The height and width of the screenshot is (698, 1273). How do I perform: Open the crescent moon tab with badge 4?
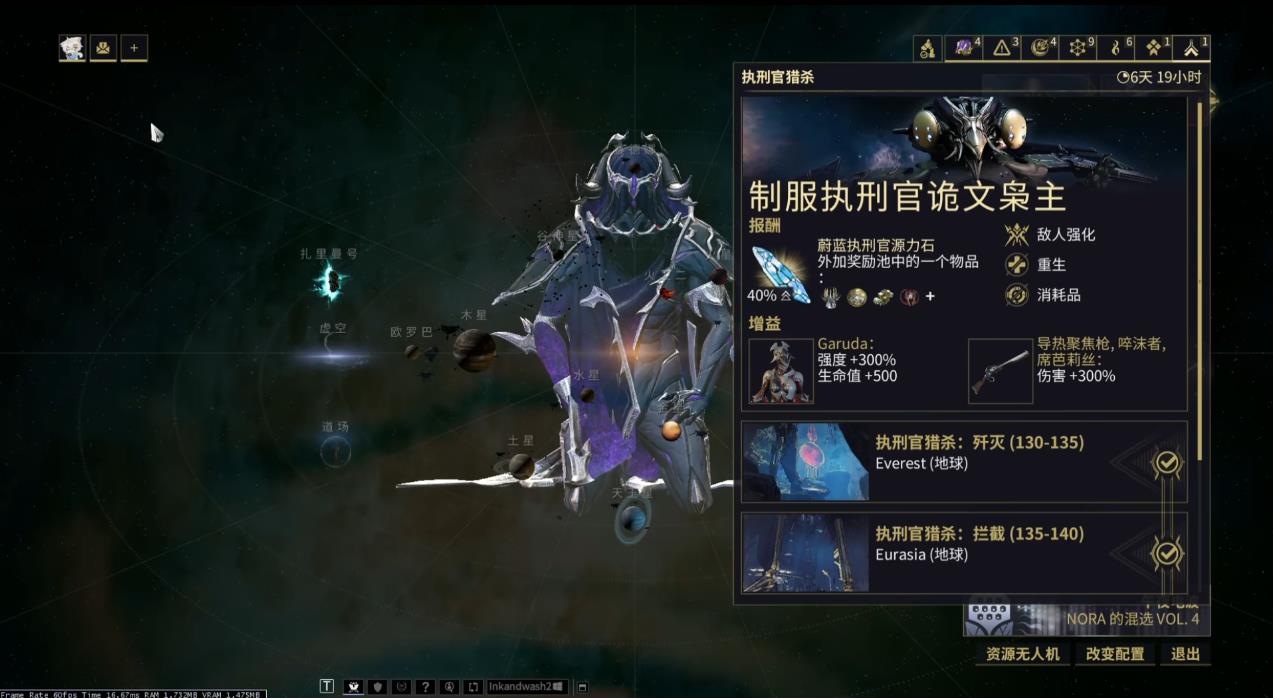coord(1042,48)
